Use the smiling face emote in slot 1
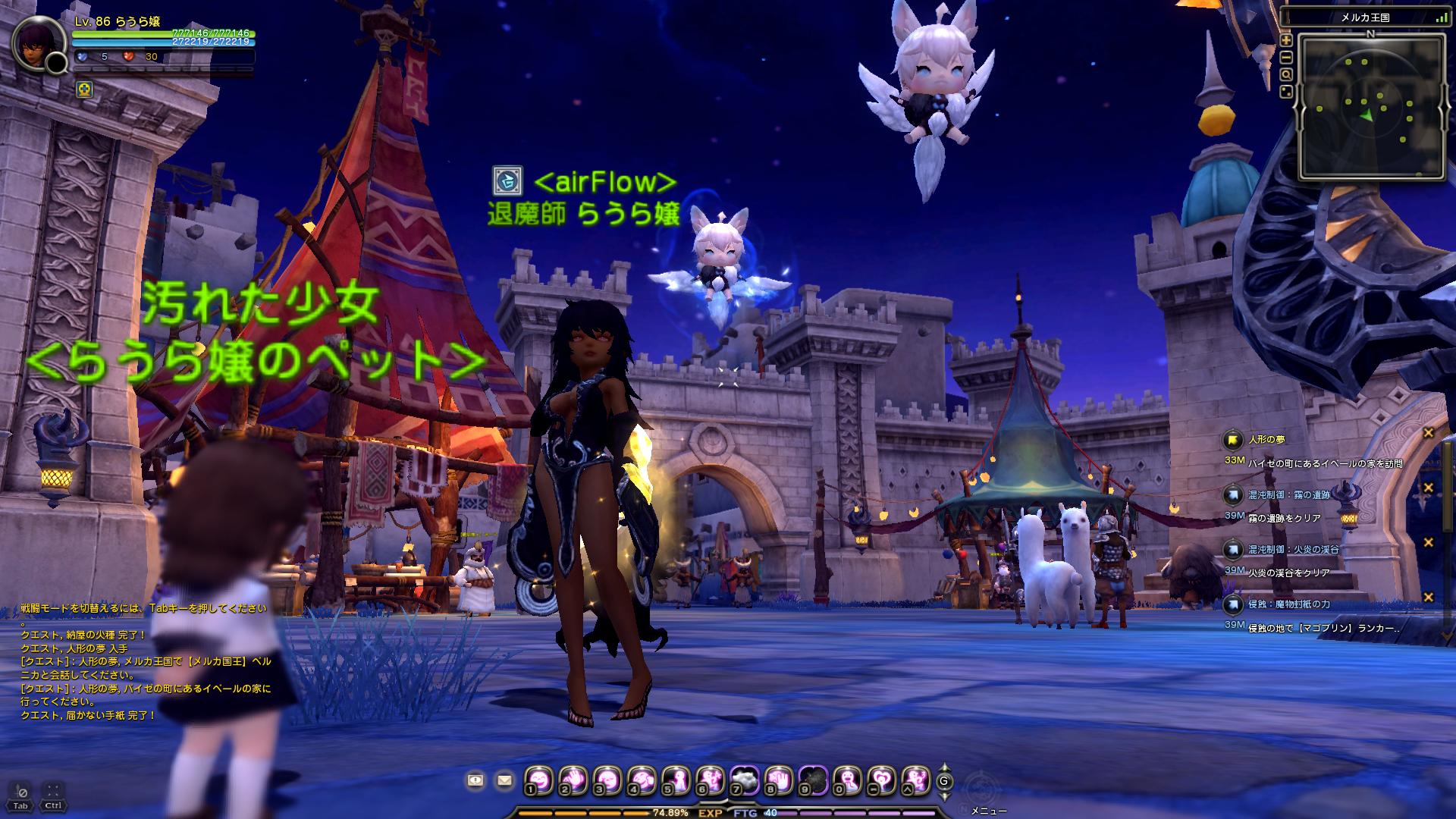This screenshot has width=1456, height=819. tap(539, 780)
